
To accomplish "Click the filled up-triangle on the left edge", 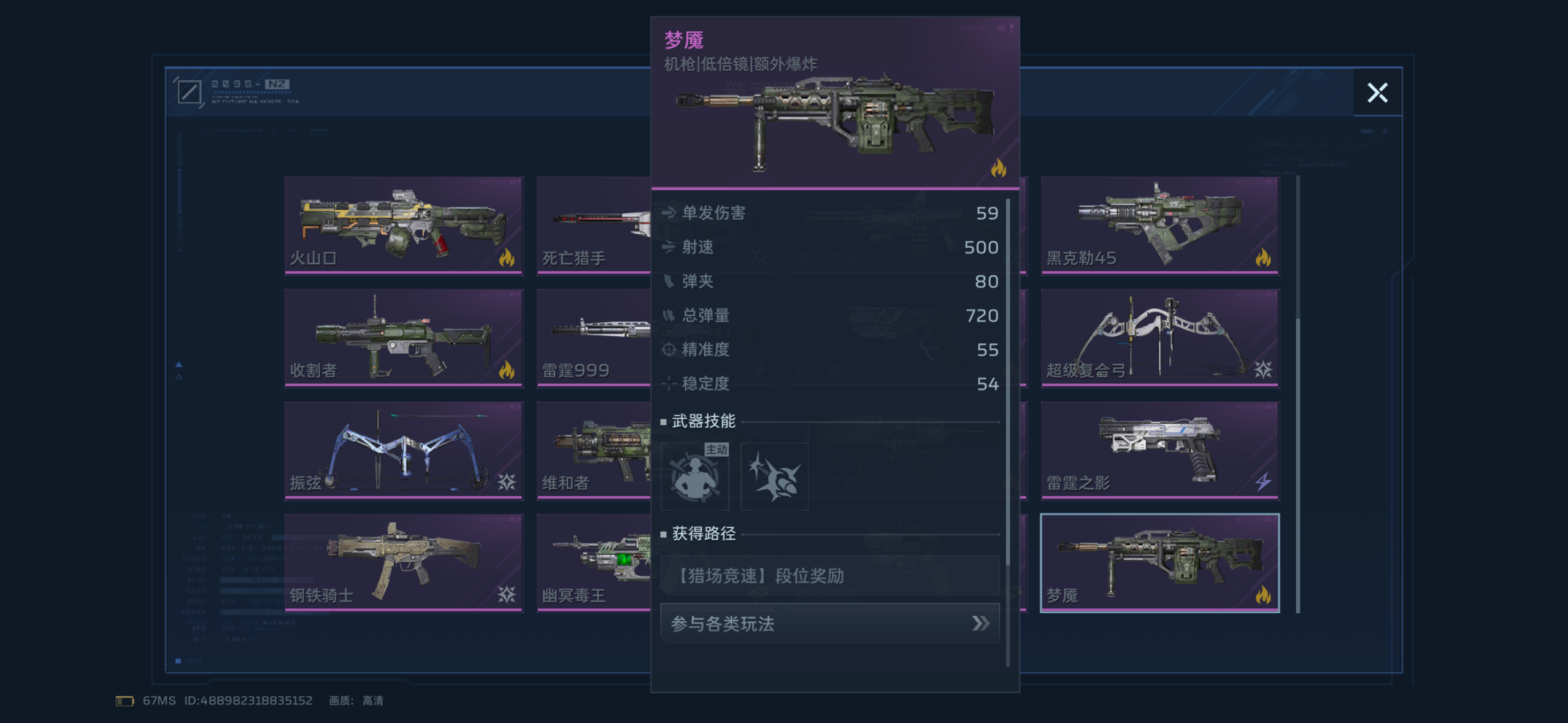I will pos(179,363).
